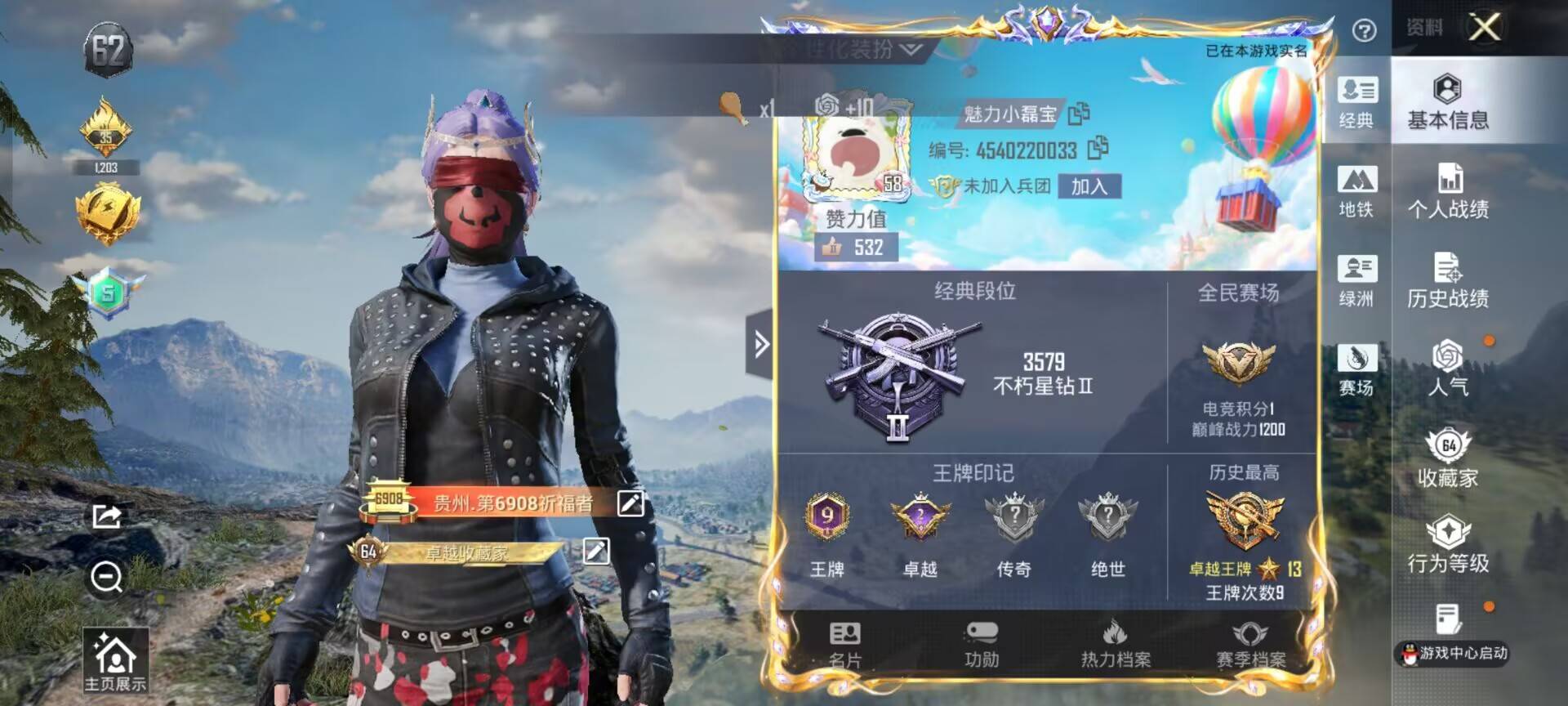
Task: Open the 主页展示 homepage display
Action: (115, 662)
